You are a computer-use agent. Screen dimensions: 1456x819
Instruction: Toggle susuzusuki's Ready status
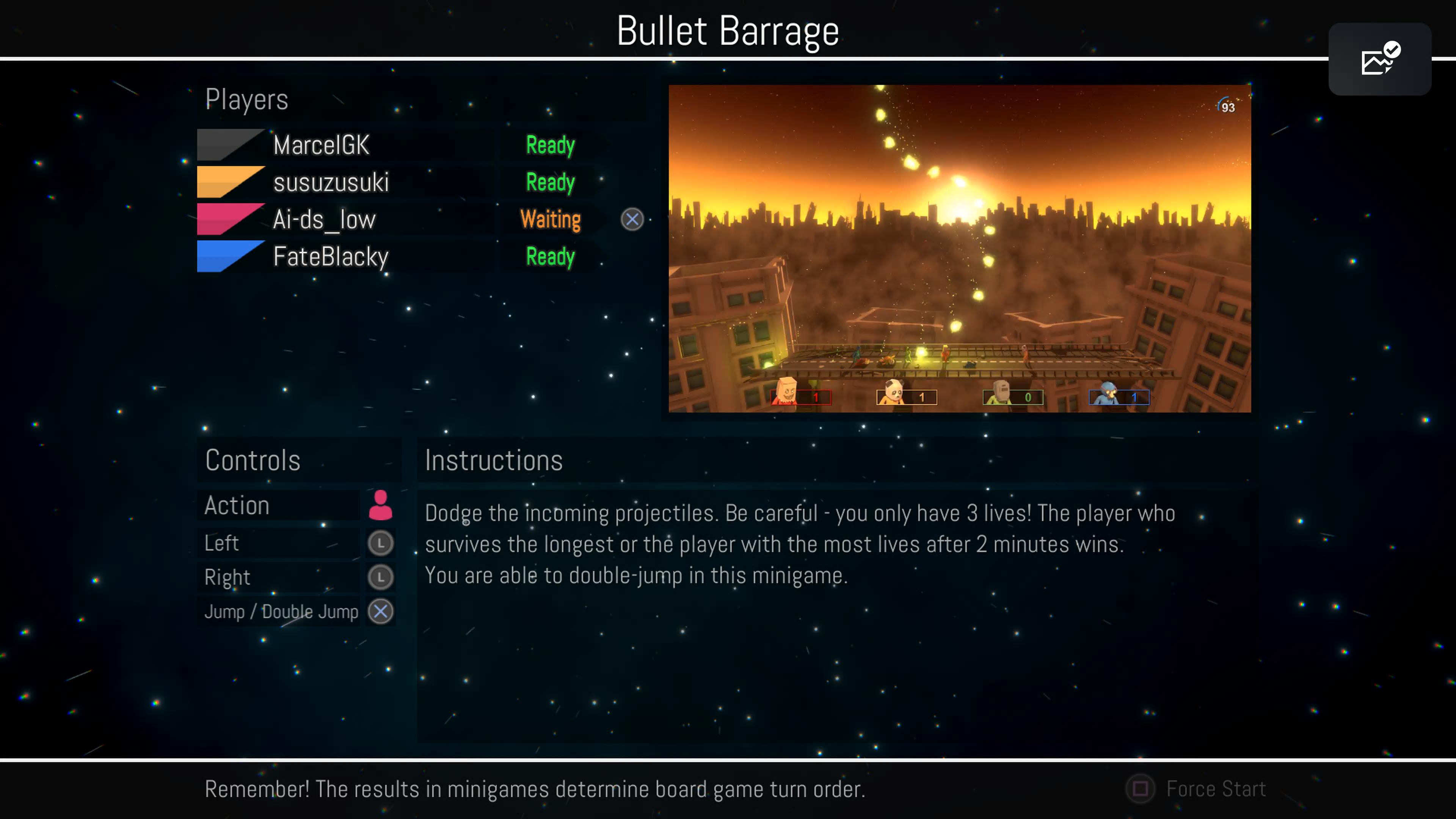(549, 182)
